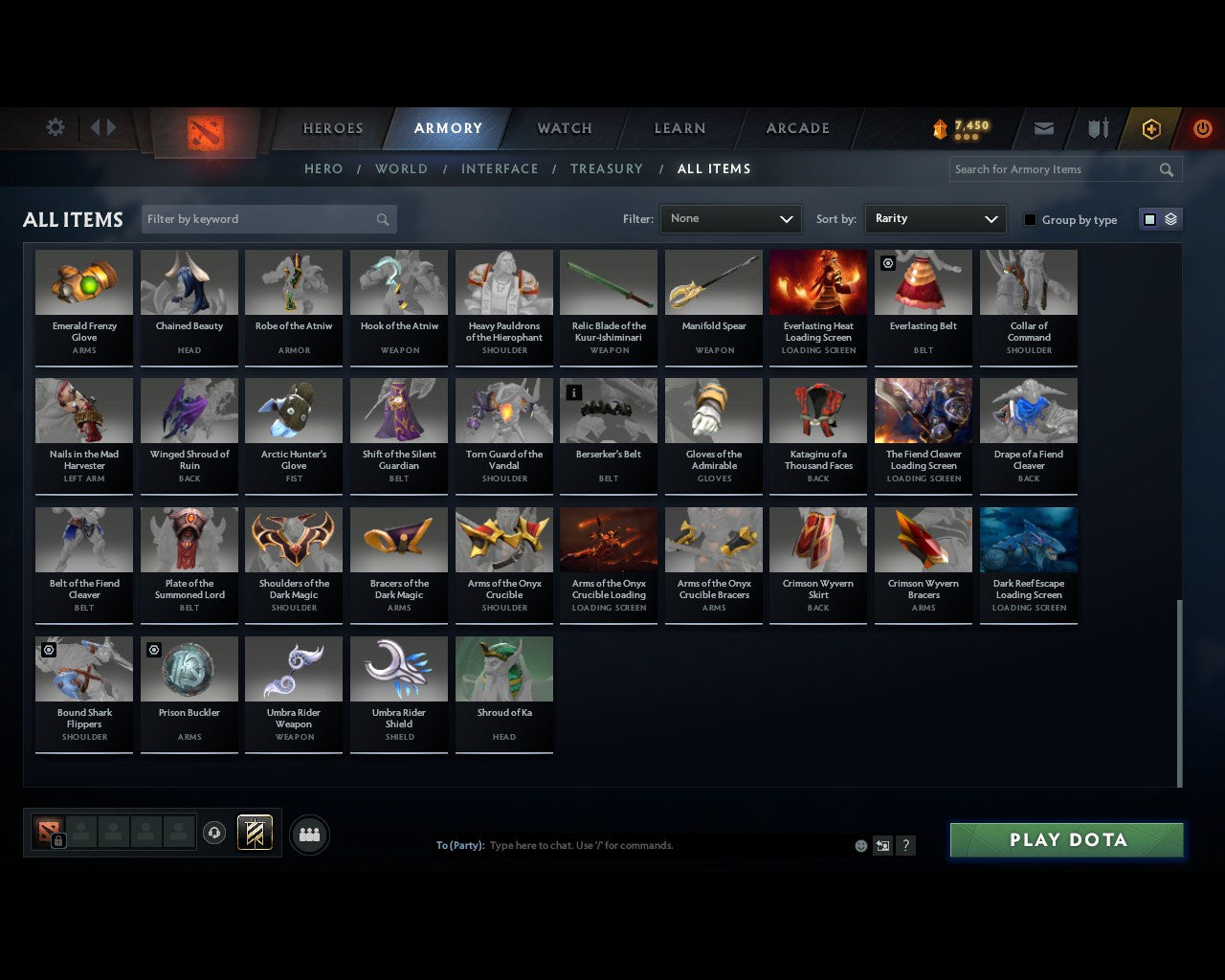Viewport: 1225px width, 980px height.
Task: Open the friends list icon near the chat
Action: 309,834
